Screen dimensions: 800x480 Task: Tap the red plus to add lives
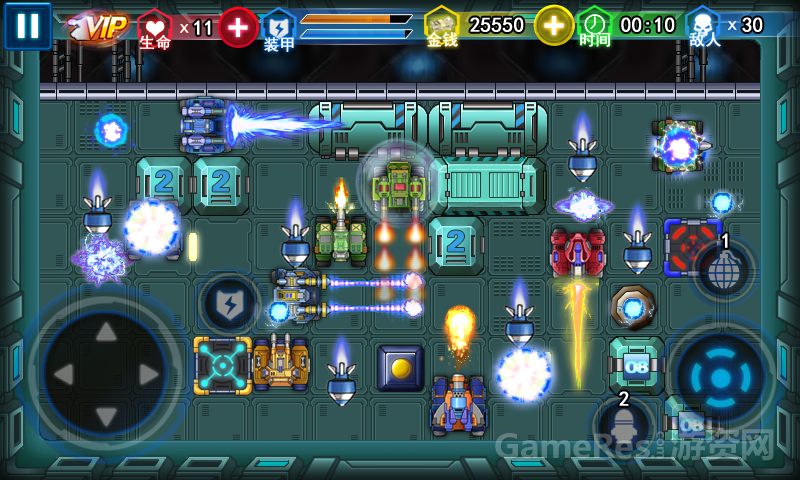click(238, 26)
